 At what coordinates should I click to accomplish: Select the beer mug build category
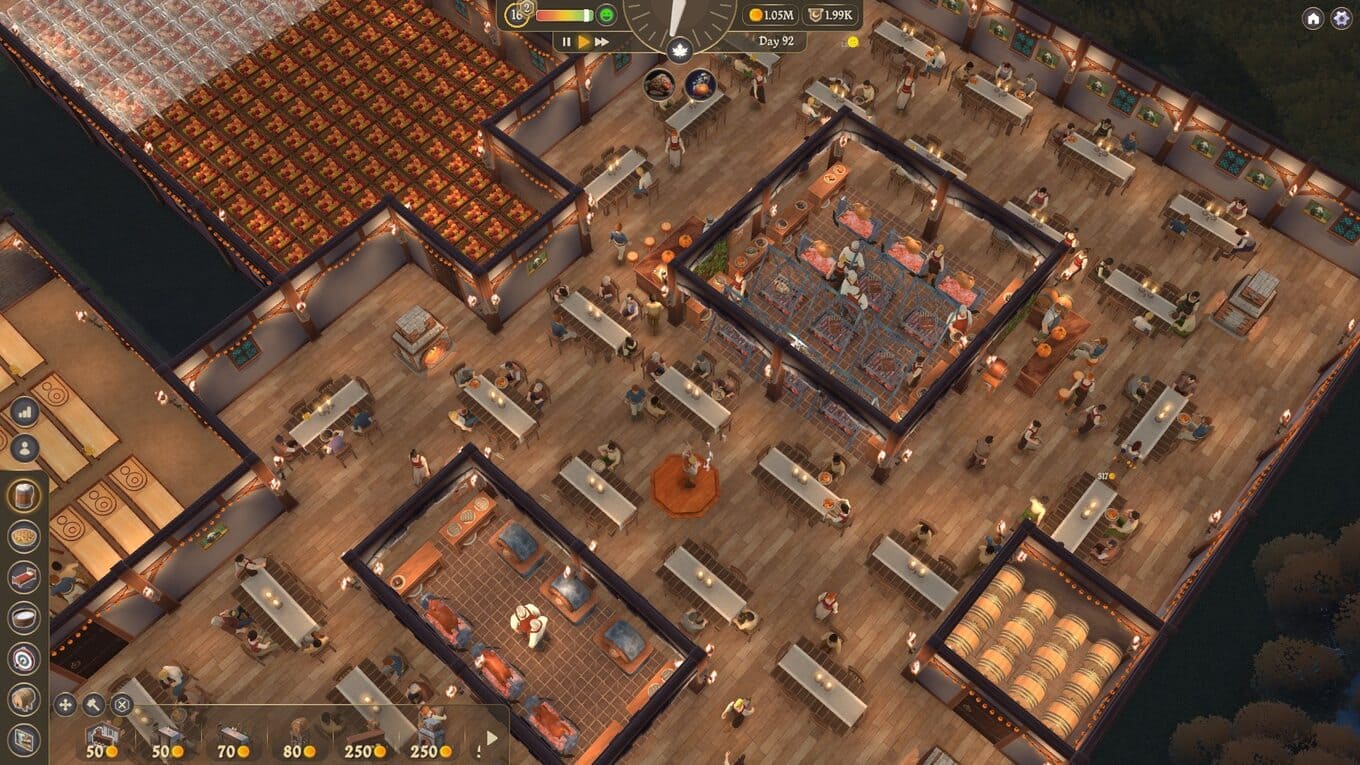(24, 494)
